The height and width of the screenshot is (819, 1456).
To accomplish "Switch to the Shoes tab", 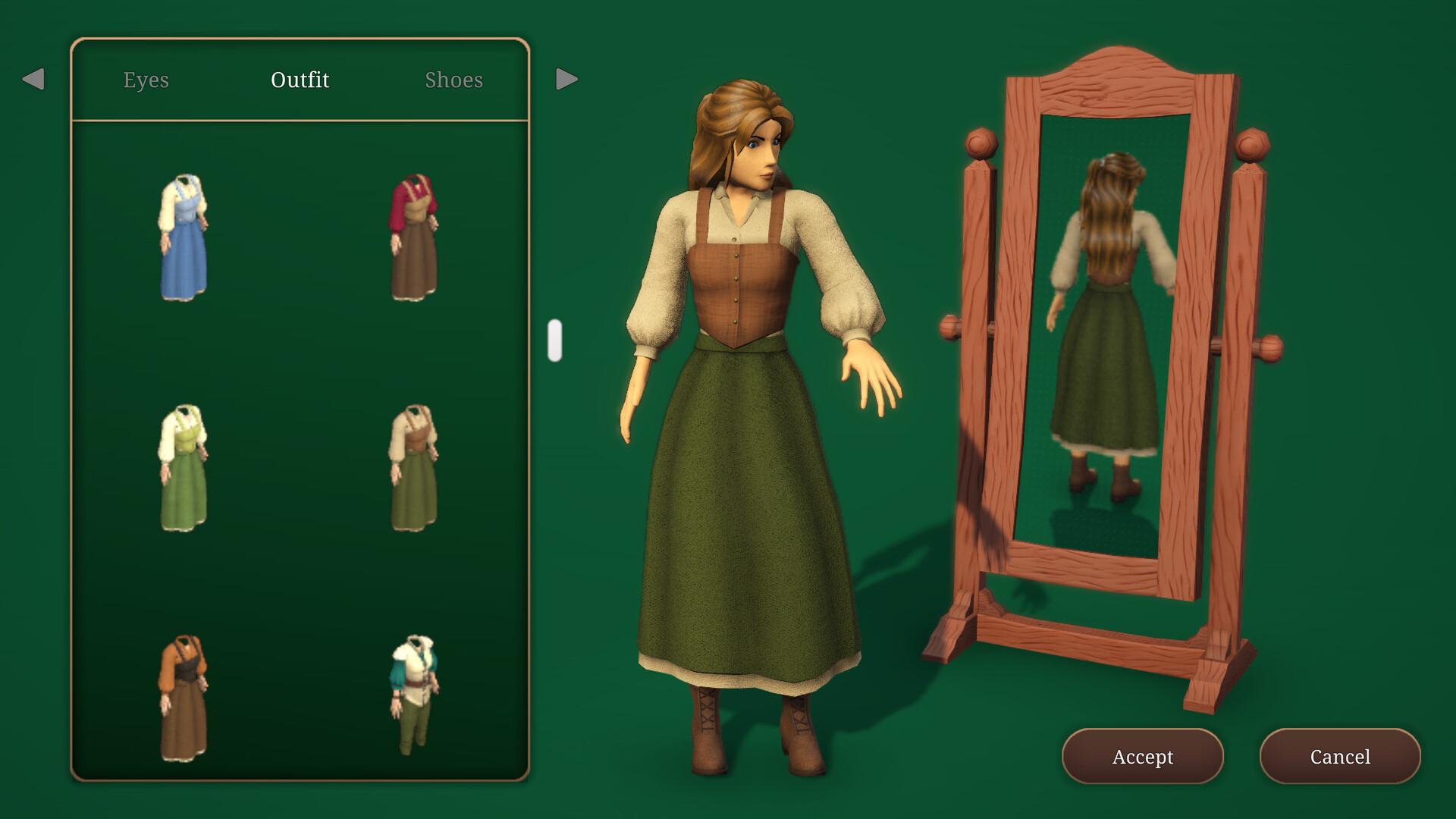I will click(x=453, y=79).
